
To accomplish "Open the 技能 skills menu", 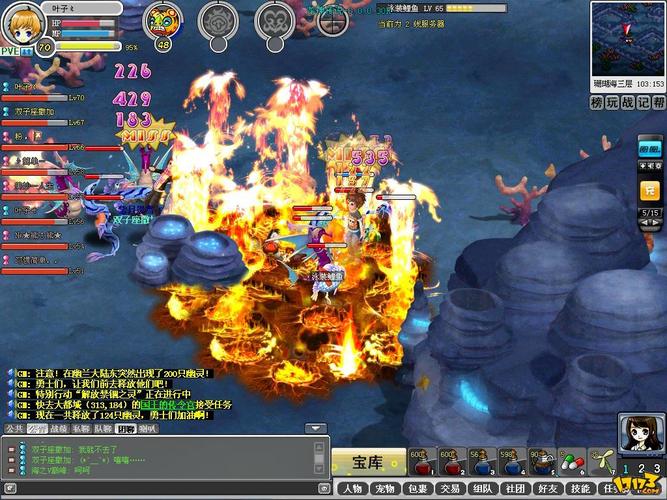I will pyautogui.click(x=581, y=489).
